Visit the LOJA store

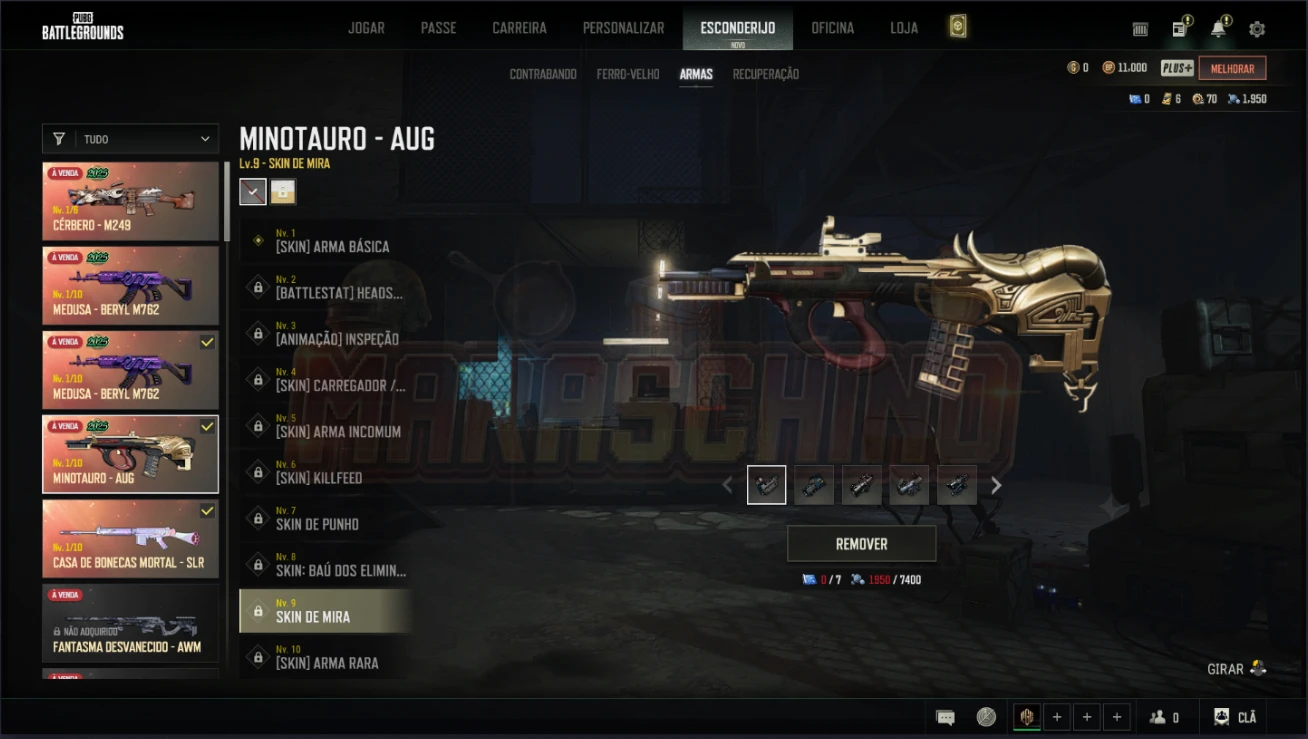click(x=904, y=28)
